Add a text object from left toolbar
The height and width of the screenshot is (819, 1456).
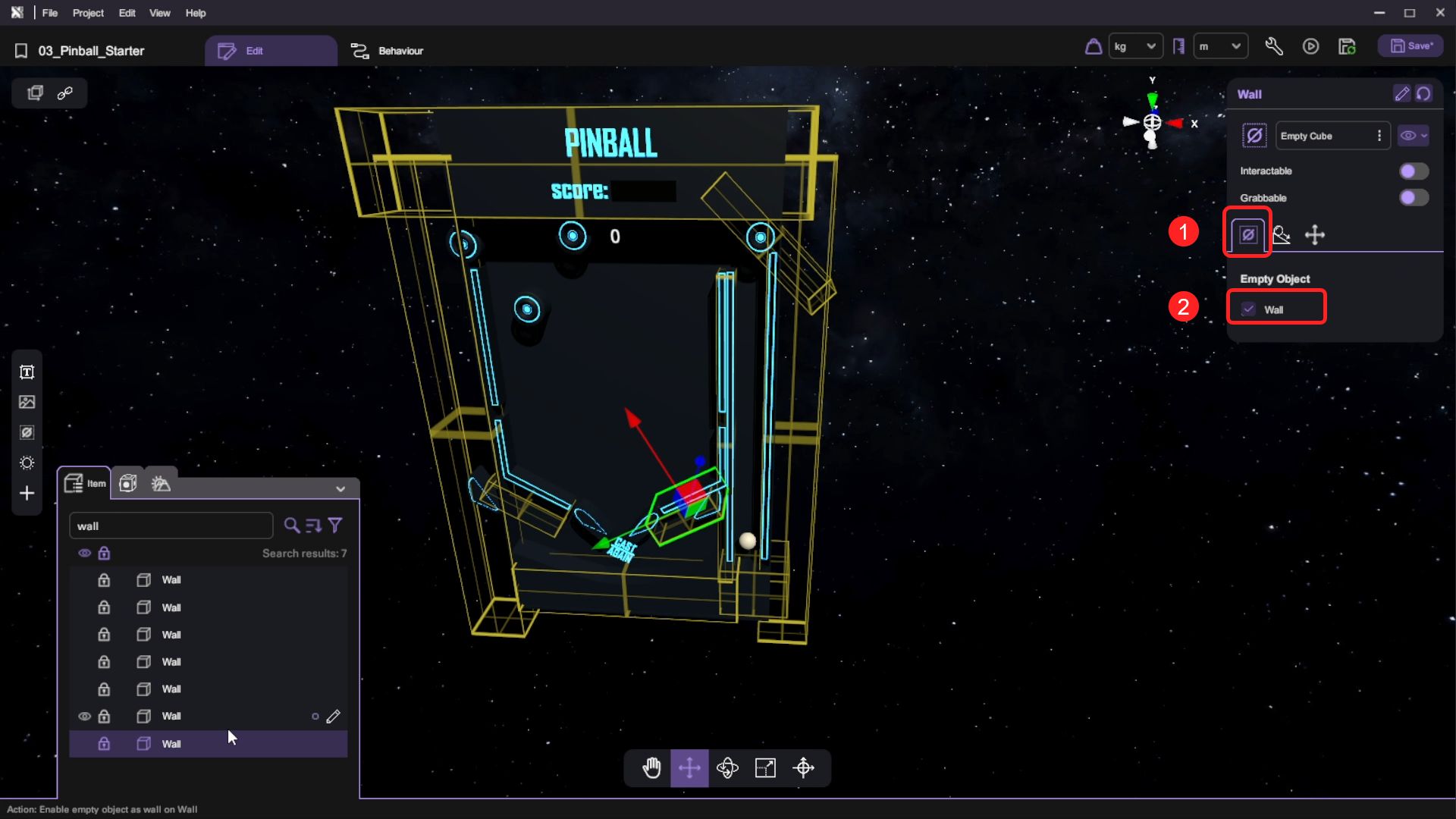(x=27, y=372)
